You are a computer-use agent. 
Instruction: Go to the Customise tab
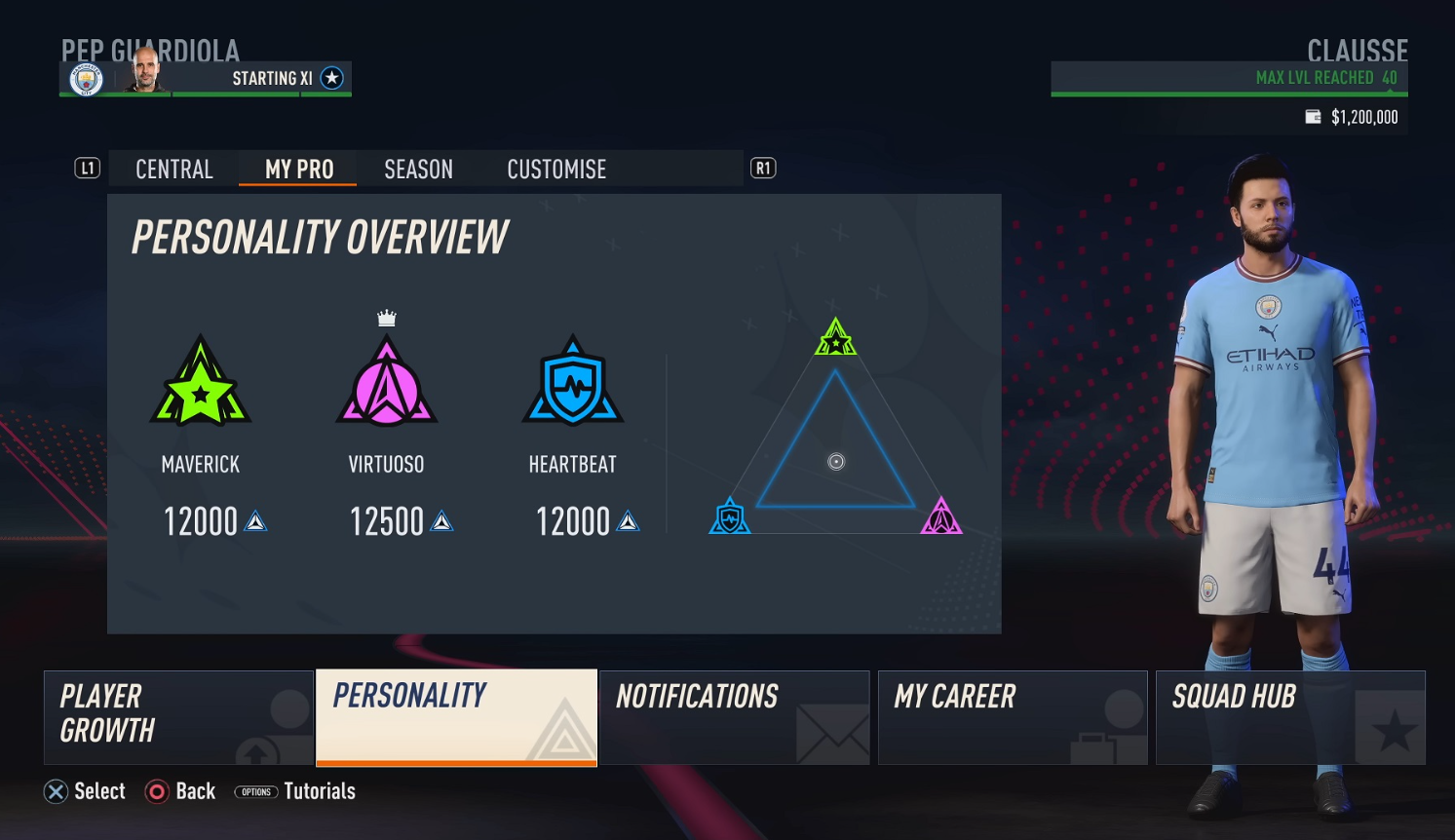click(x=556, y=170)
